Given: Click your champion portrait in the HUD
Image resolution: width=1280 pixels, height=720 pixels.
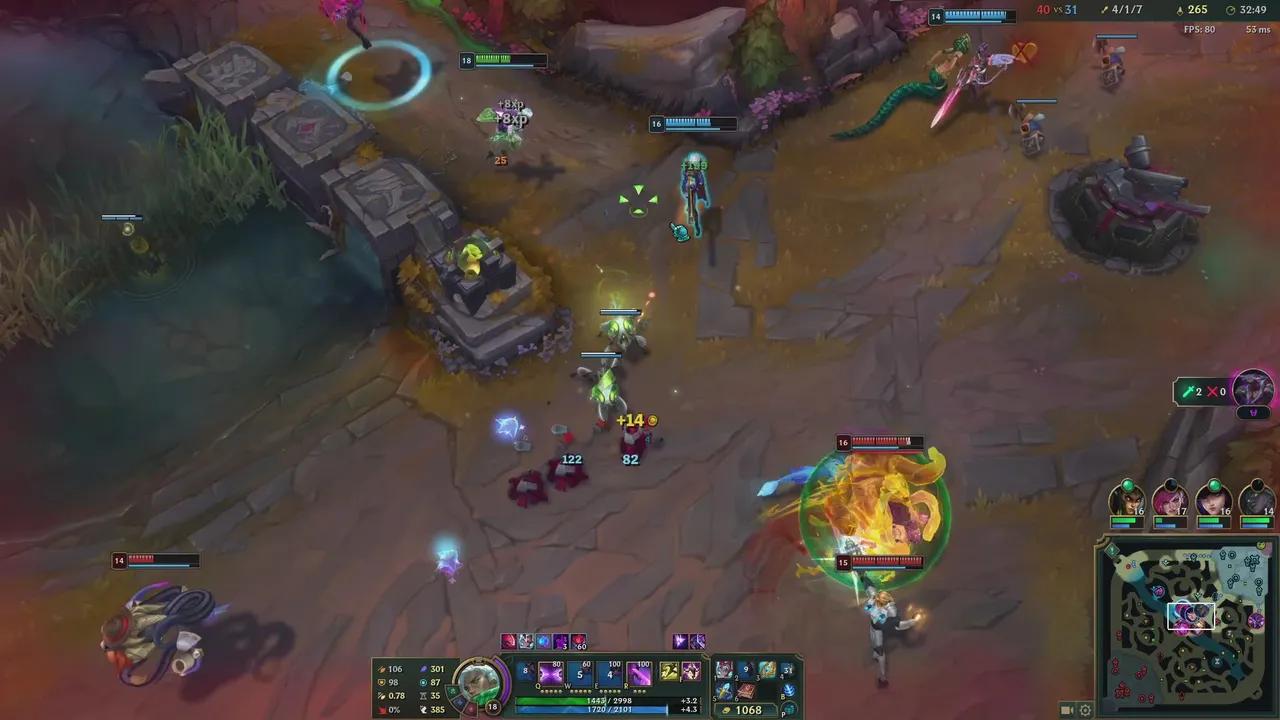Looking at the screenshot, I should click(480, 680).
